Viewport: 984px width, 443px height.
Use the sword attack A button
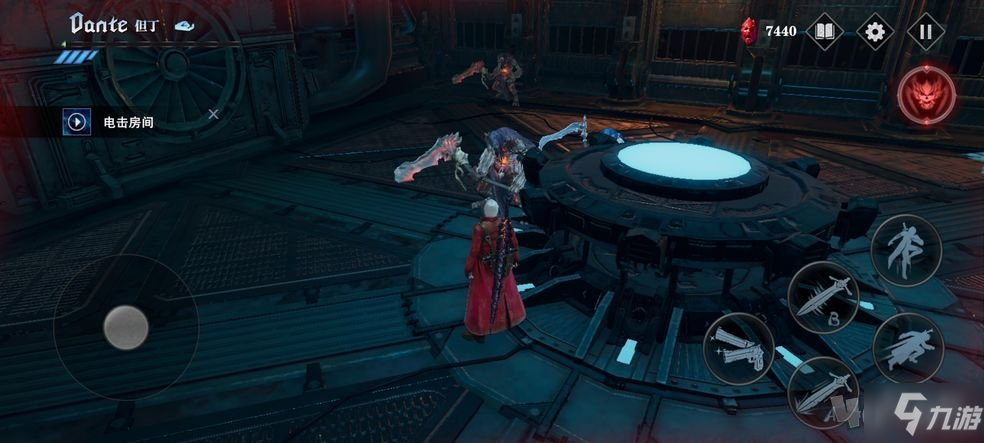pyautogui.click(x=824, y=392)
